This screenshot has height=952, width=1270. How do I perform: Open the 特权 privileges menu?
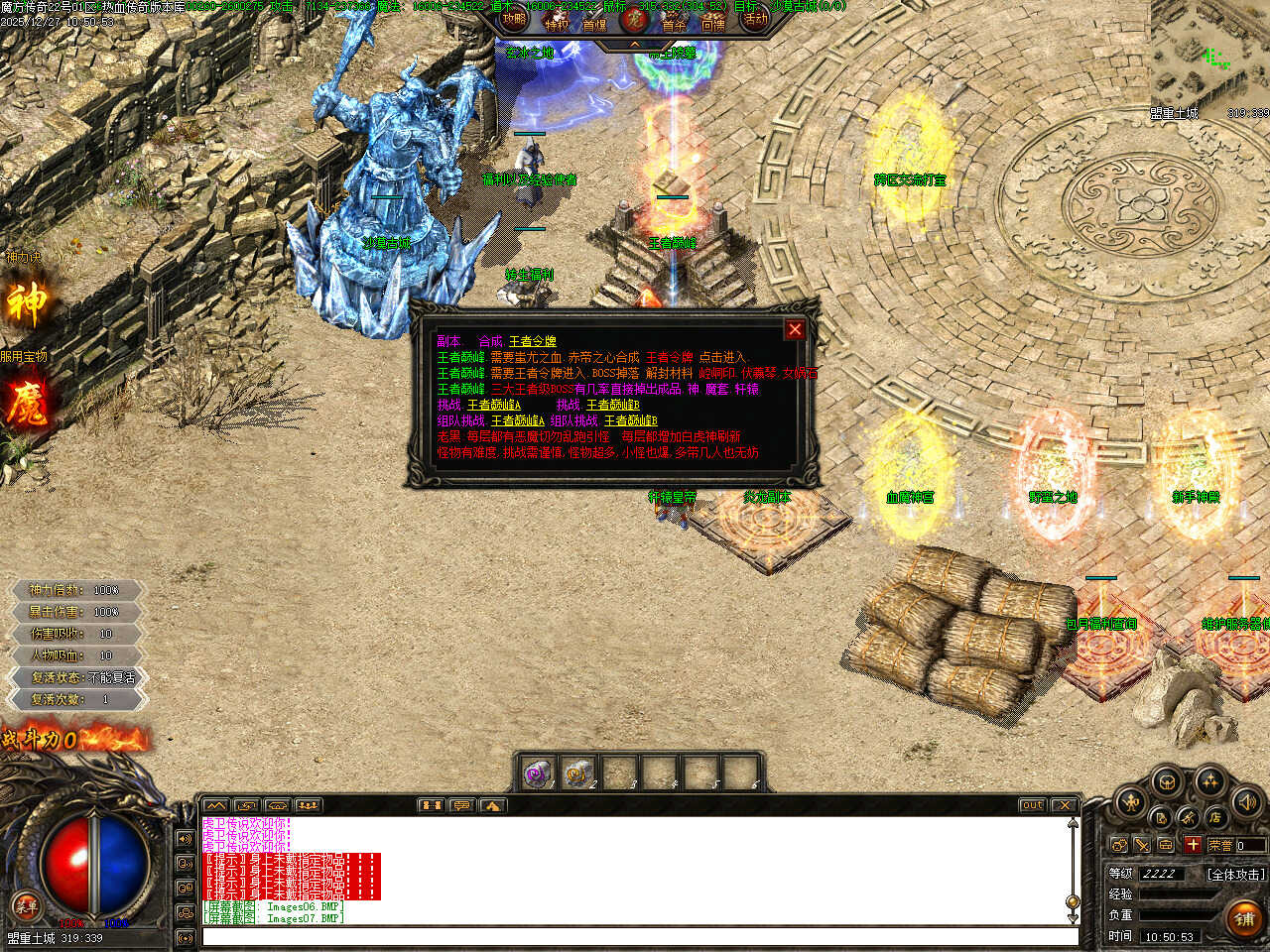tap(557, 24)
